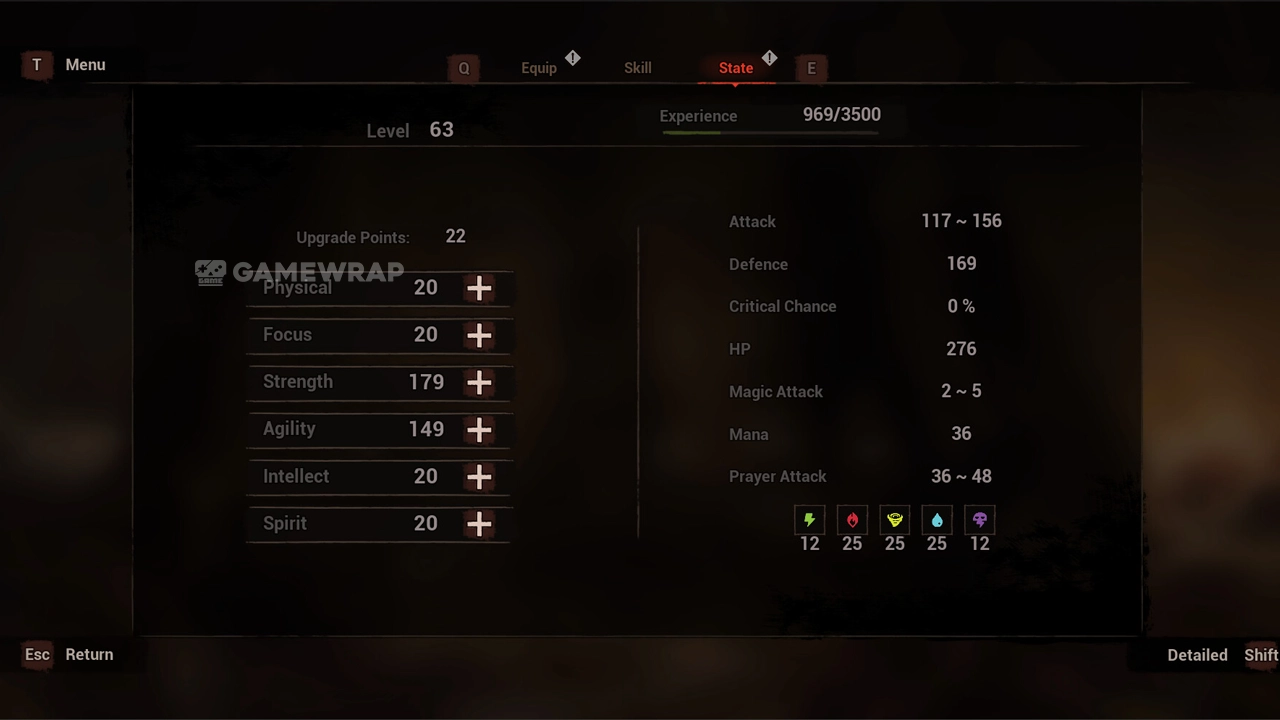1280x720 pixels.
Task: Click the blue water drop resistance icon
Action: pos(937,520)
